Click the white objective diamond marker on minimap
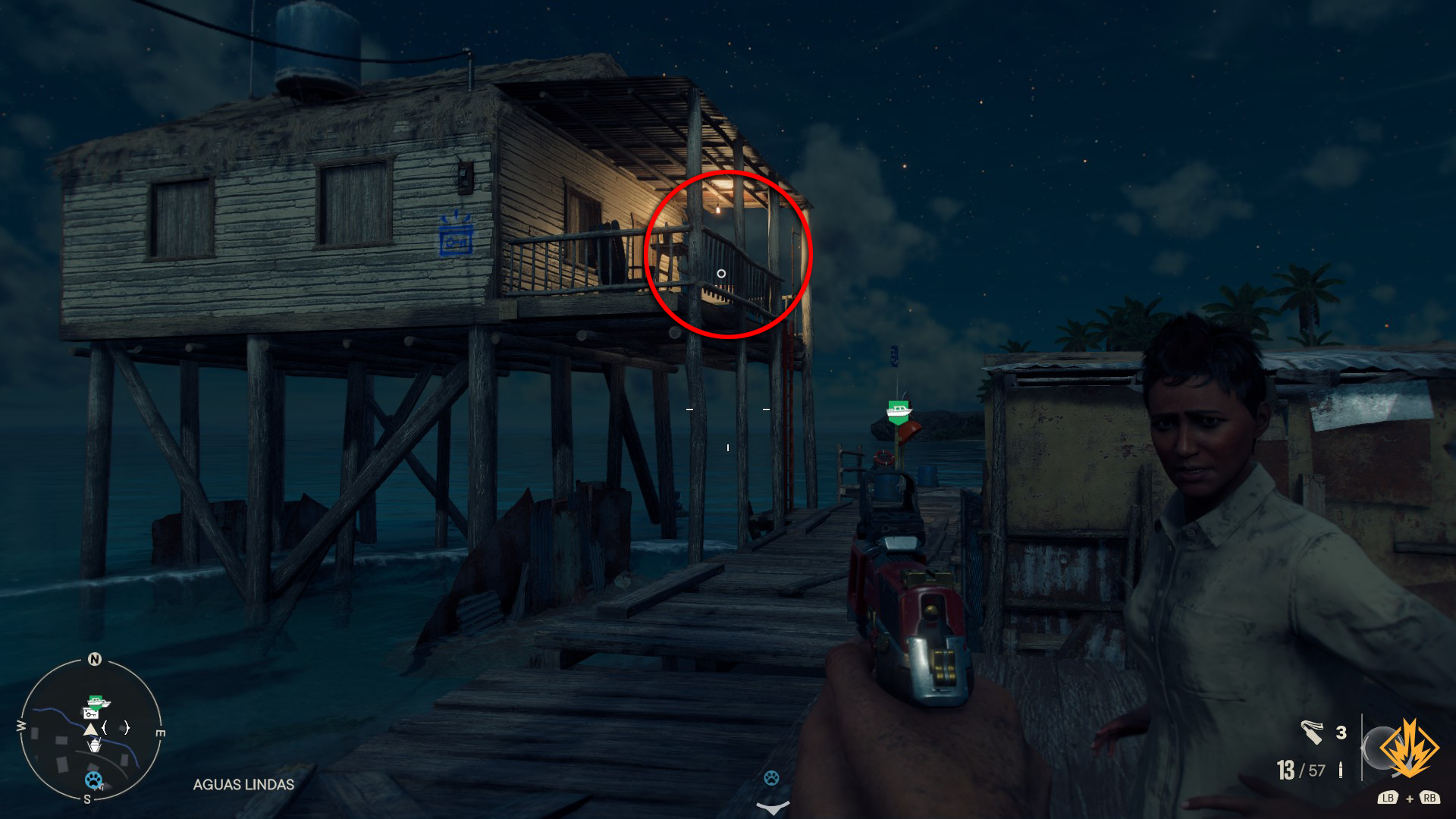The image size is (1456, 819). point(96,745)
